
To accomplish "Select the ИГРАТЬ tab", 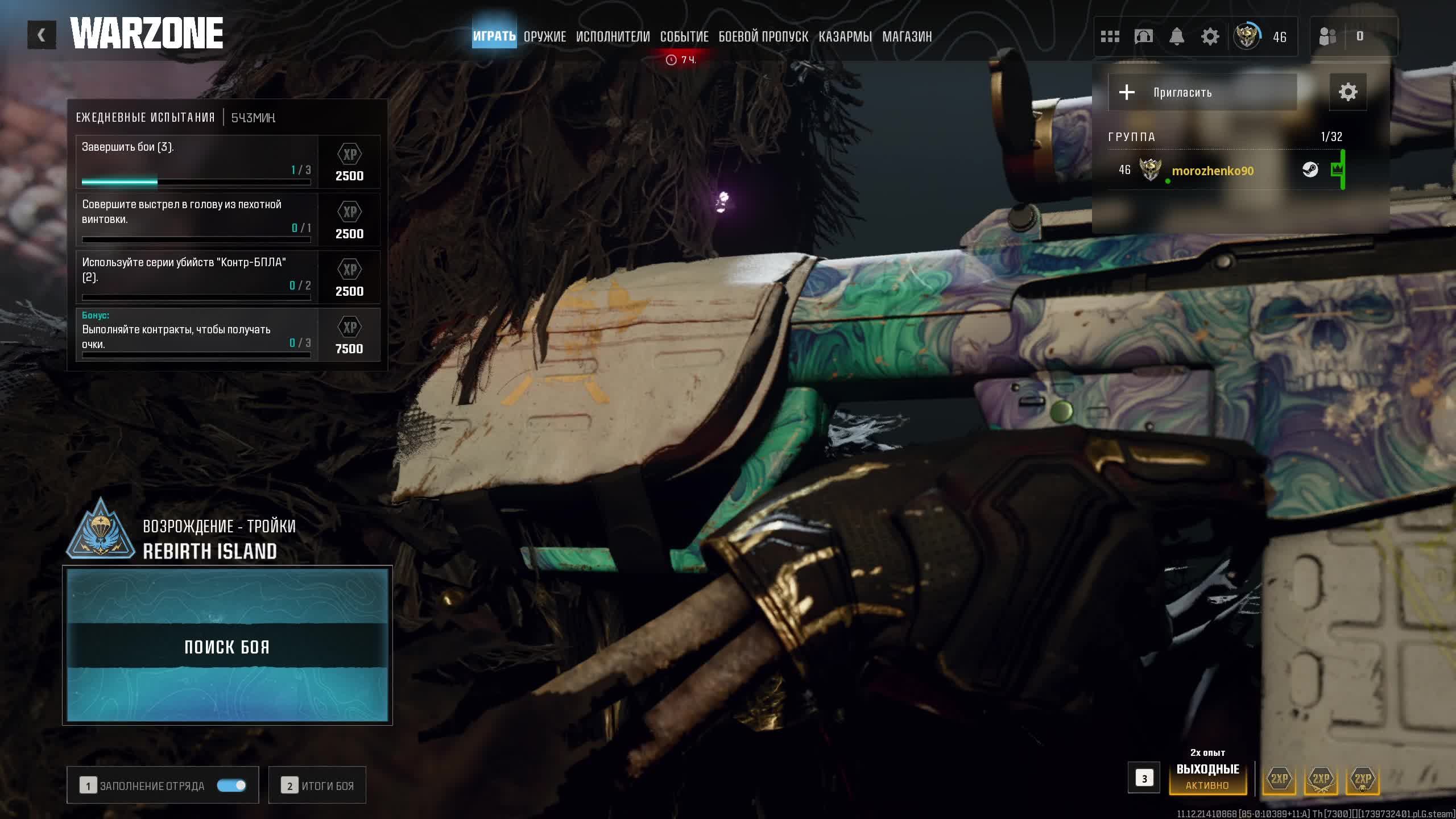I will pyautogui.click(x=494, y=36).
